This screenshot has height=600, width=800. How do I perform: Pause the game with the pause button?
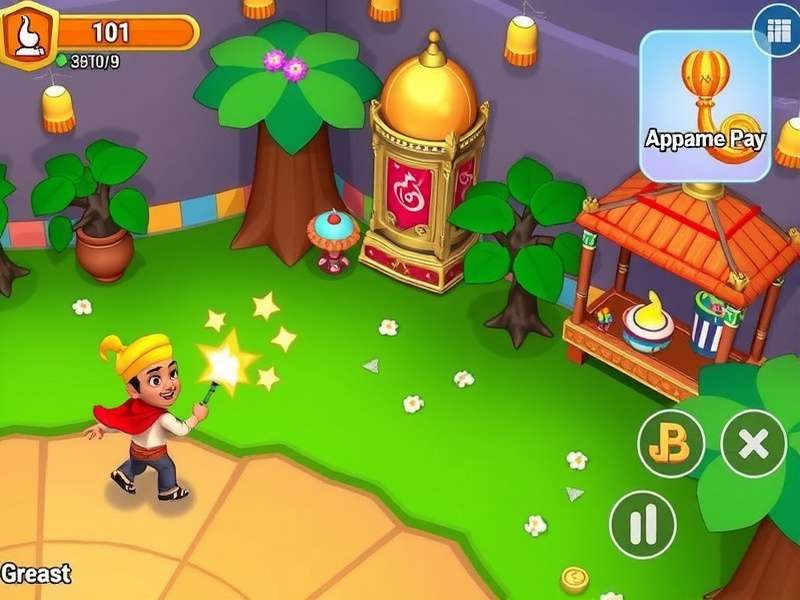[643, 525]
